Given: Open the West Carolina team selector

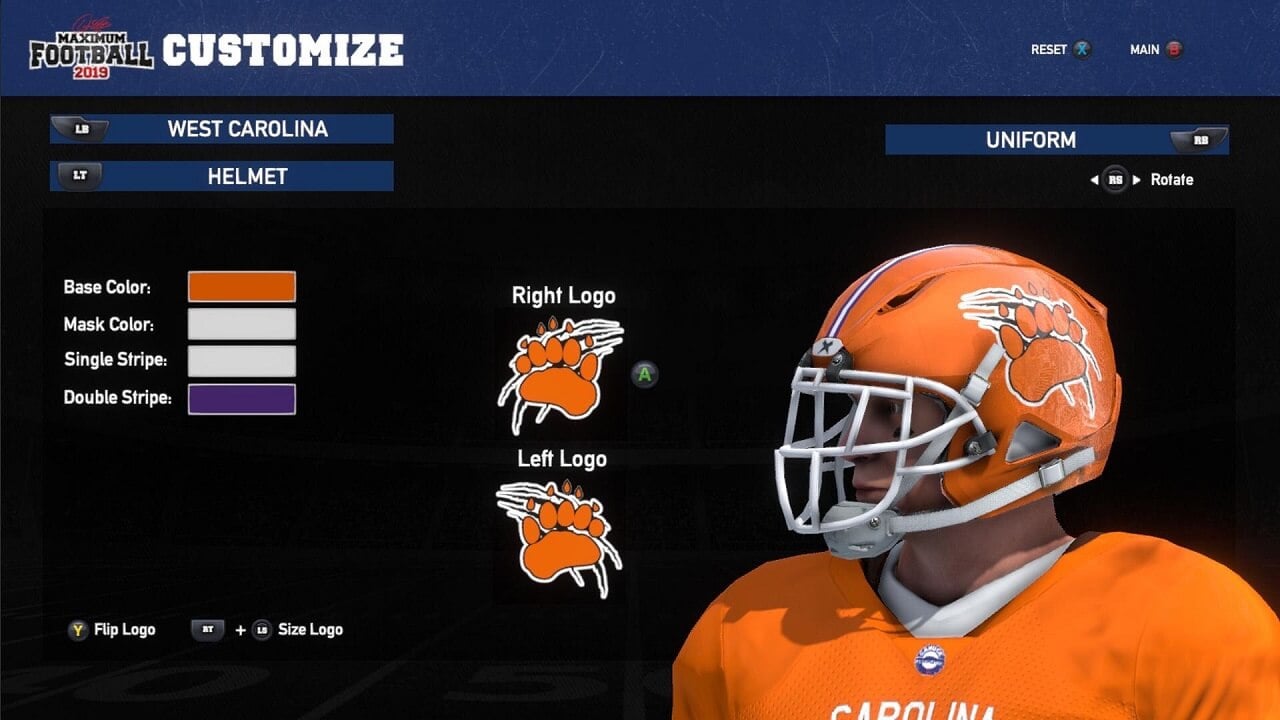Looking at the screenshot, I should (222, 129).
